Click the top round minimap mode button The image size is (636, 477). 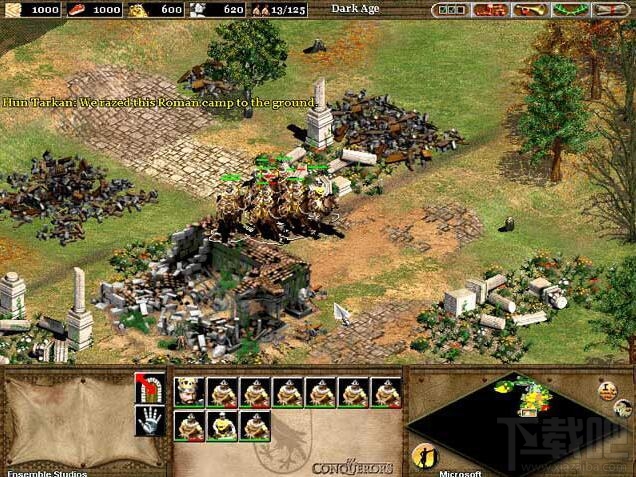point(607,389)
